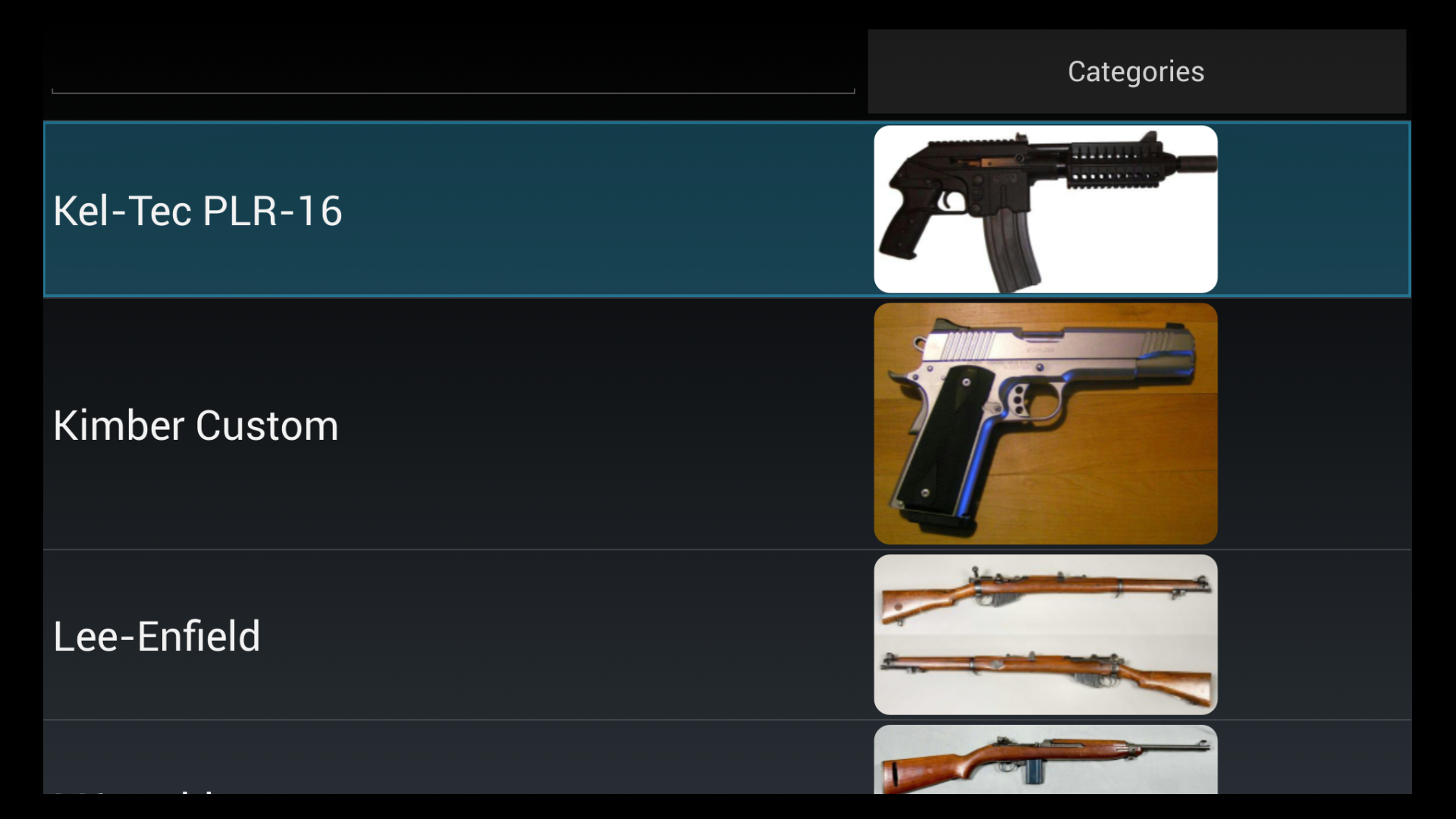The width and height of the screenshot is (1456, 819).
Task: Click the Kel-Tec PLR-16 thumbnail image
Action: click(1045, 209)
